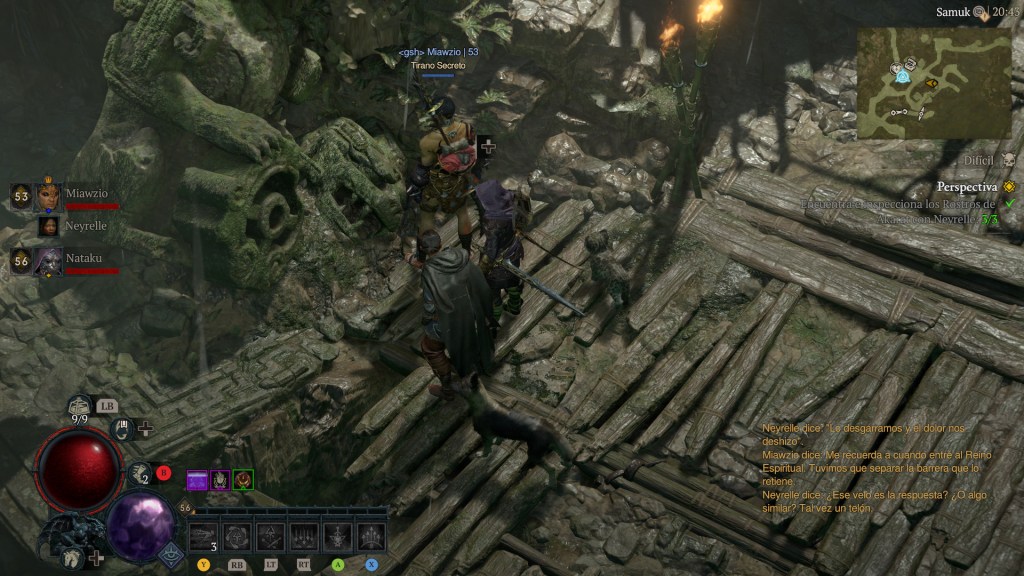1024x576 pixels.
Task: Click the eye emblem below the purple orb
Action: tap(172, 555)
